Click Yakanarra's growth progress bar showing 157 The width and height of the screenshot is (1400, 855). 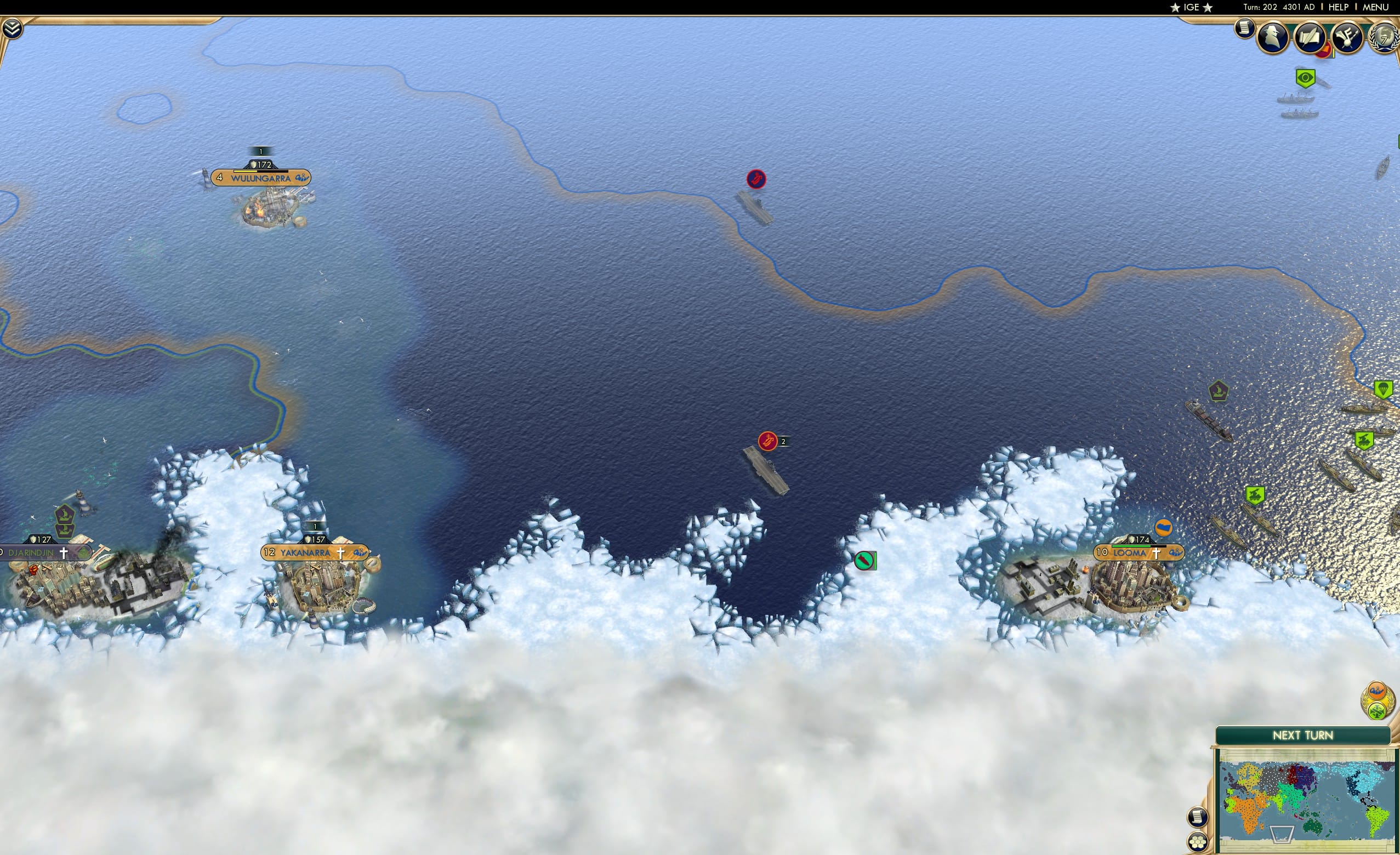coord(315,541)
